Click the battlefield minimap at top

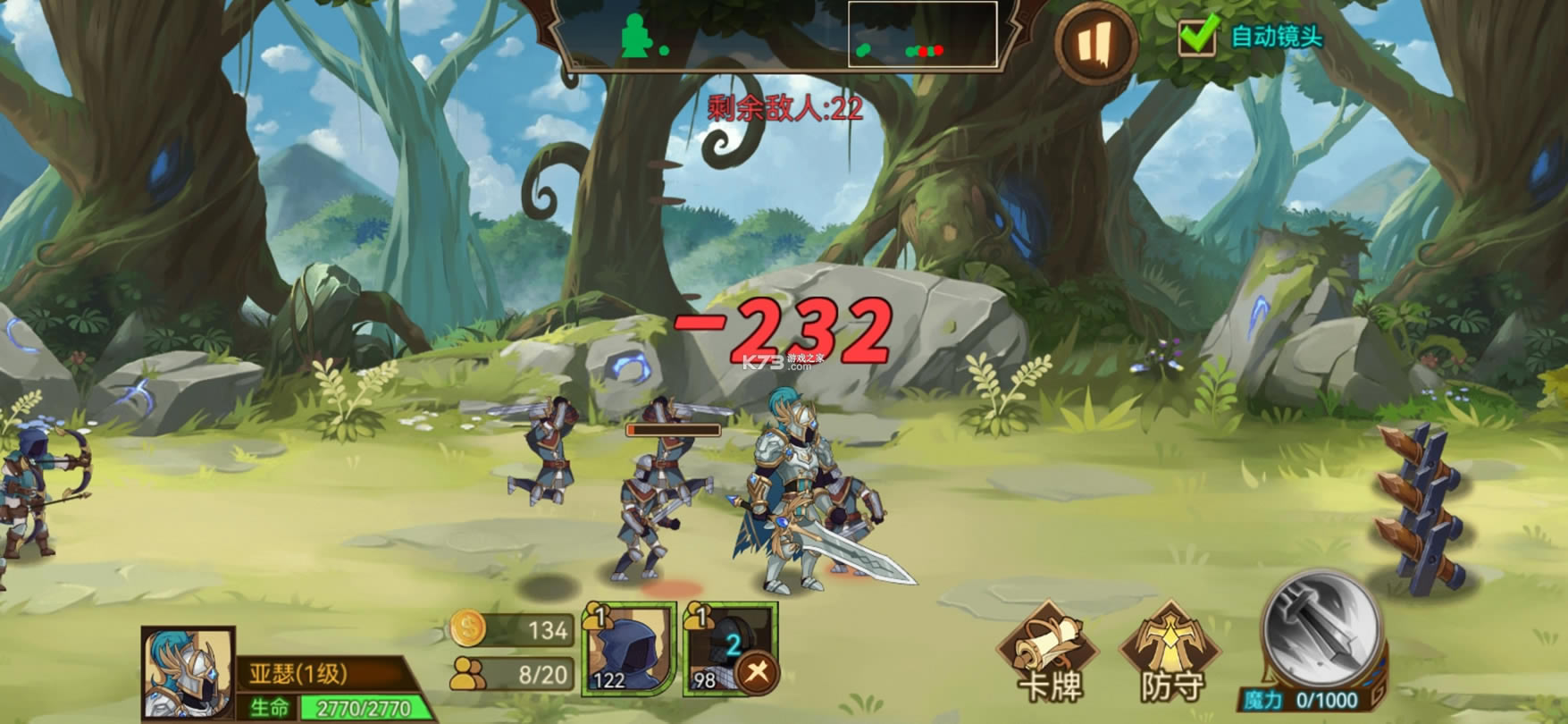[776, 36]
